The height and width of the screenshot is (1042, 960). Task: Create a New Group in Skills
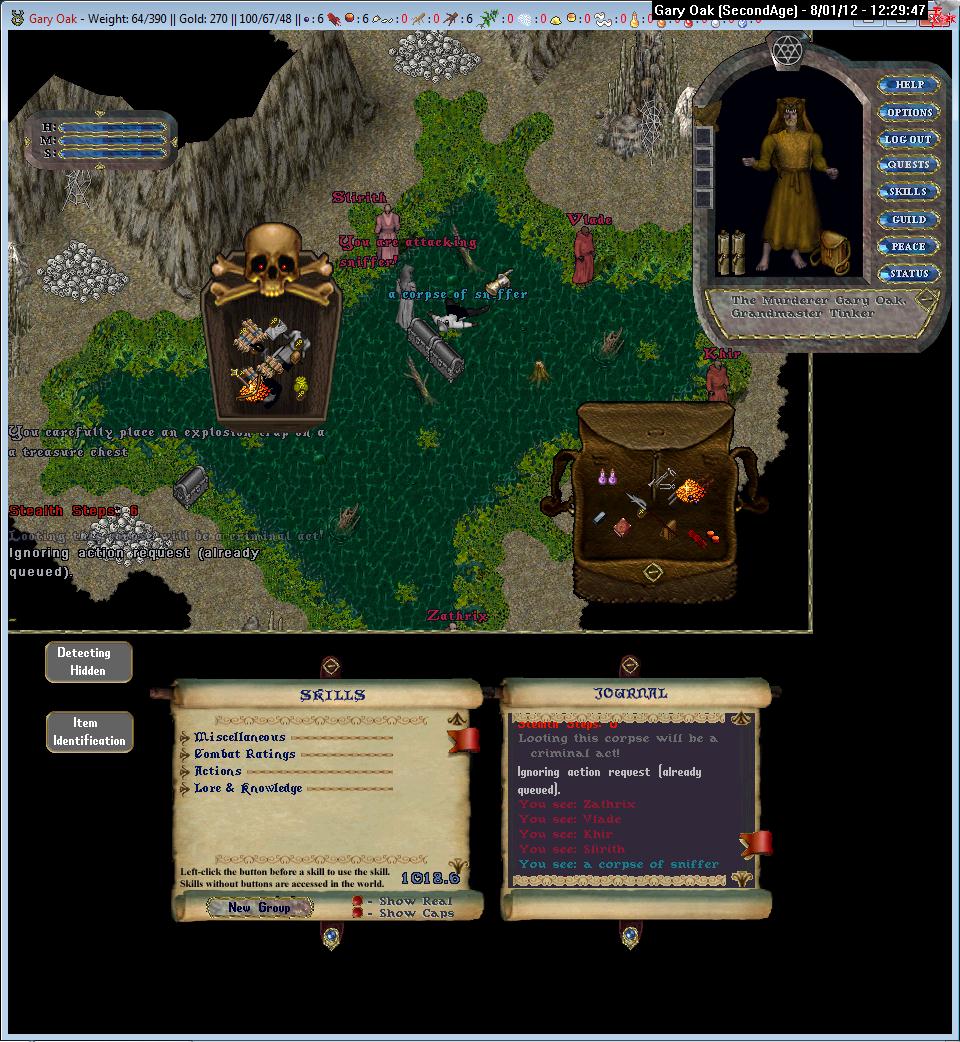pyautogui.click(x=259, y=907)
